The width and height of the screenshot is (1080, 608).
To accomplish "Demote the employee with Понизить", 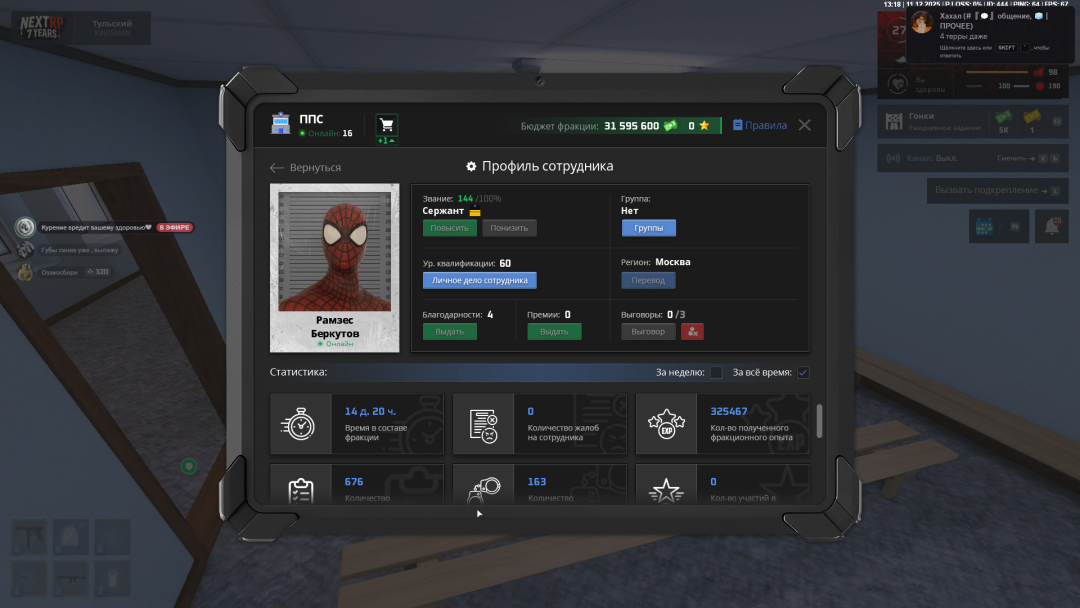I will [x=509, y=228].
